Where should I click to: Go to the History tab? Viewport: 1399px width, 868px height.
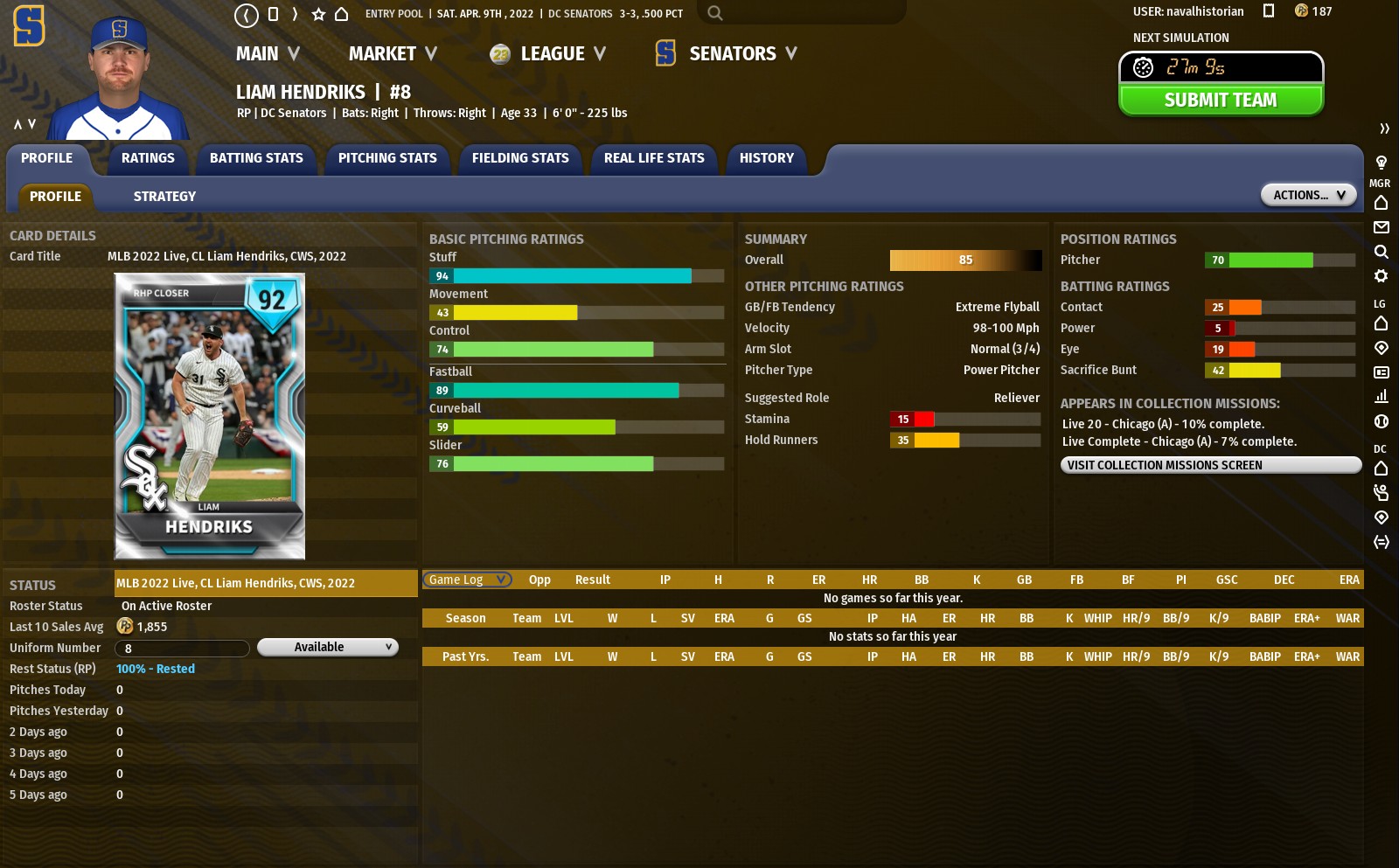(767, 158)
